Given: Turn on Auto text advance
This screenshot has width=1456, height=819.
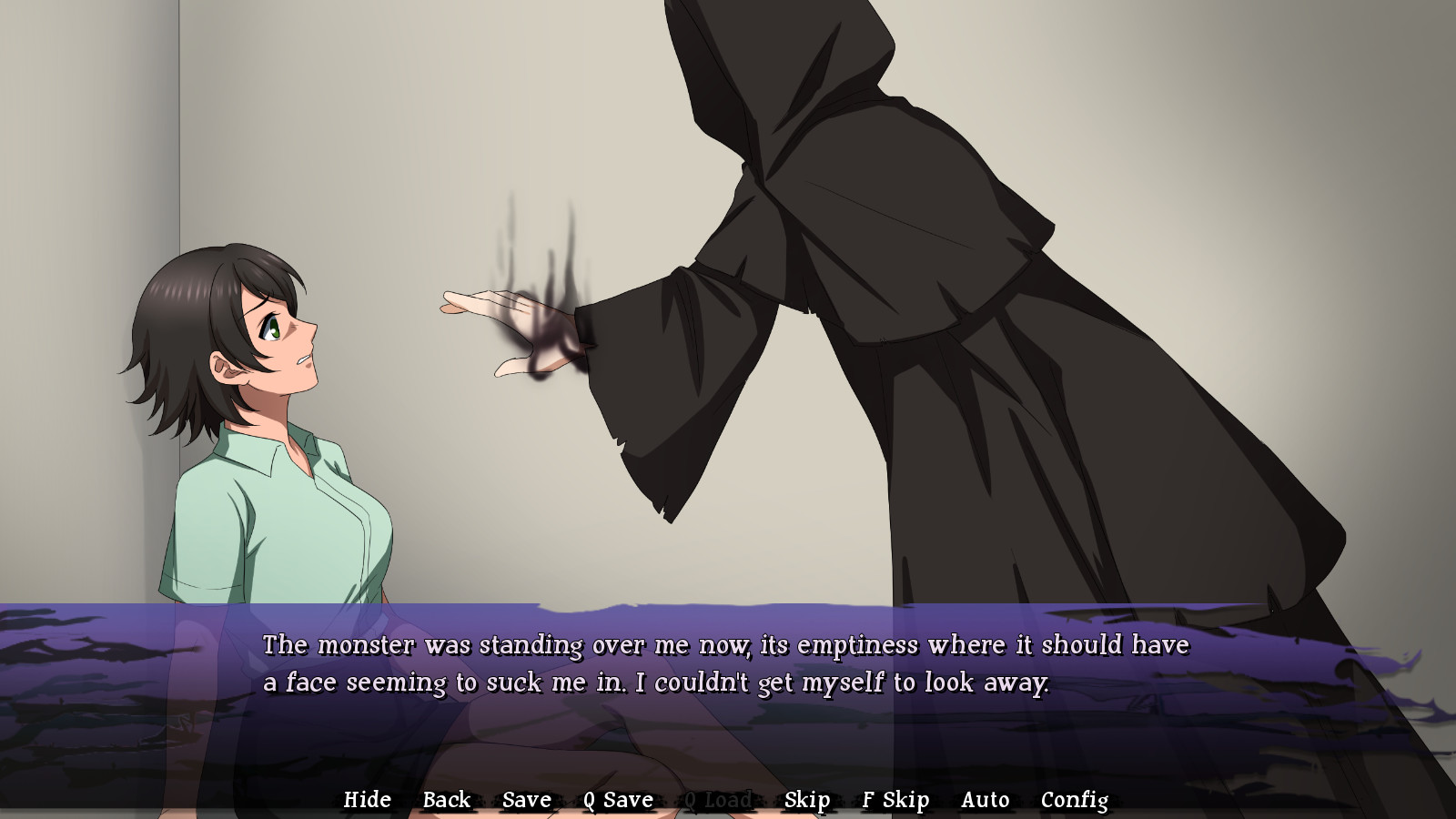Looking at the screenshot, I should click(x=985, y=799).
